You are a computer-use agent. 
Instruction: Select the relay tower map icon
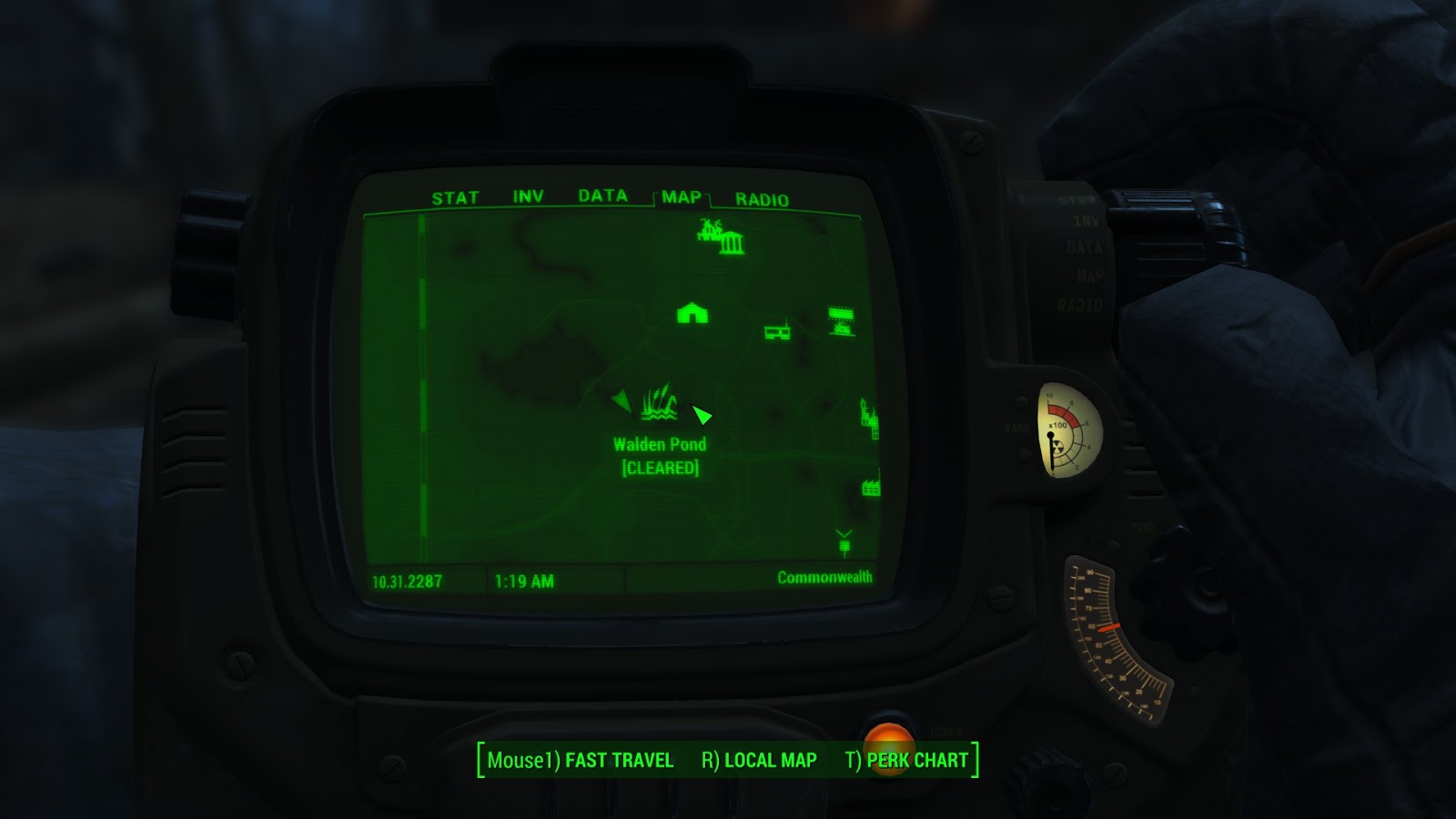(776, 332)
